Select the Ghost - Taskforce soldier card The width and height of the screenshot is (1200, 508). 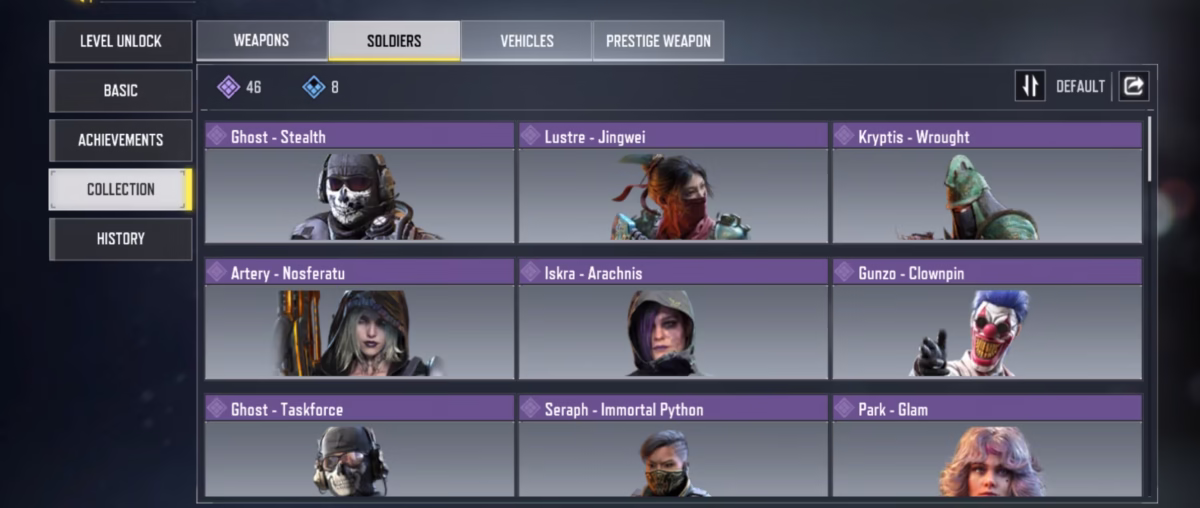360,447
